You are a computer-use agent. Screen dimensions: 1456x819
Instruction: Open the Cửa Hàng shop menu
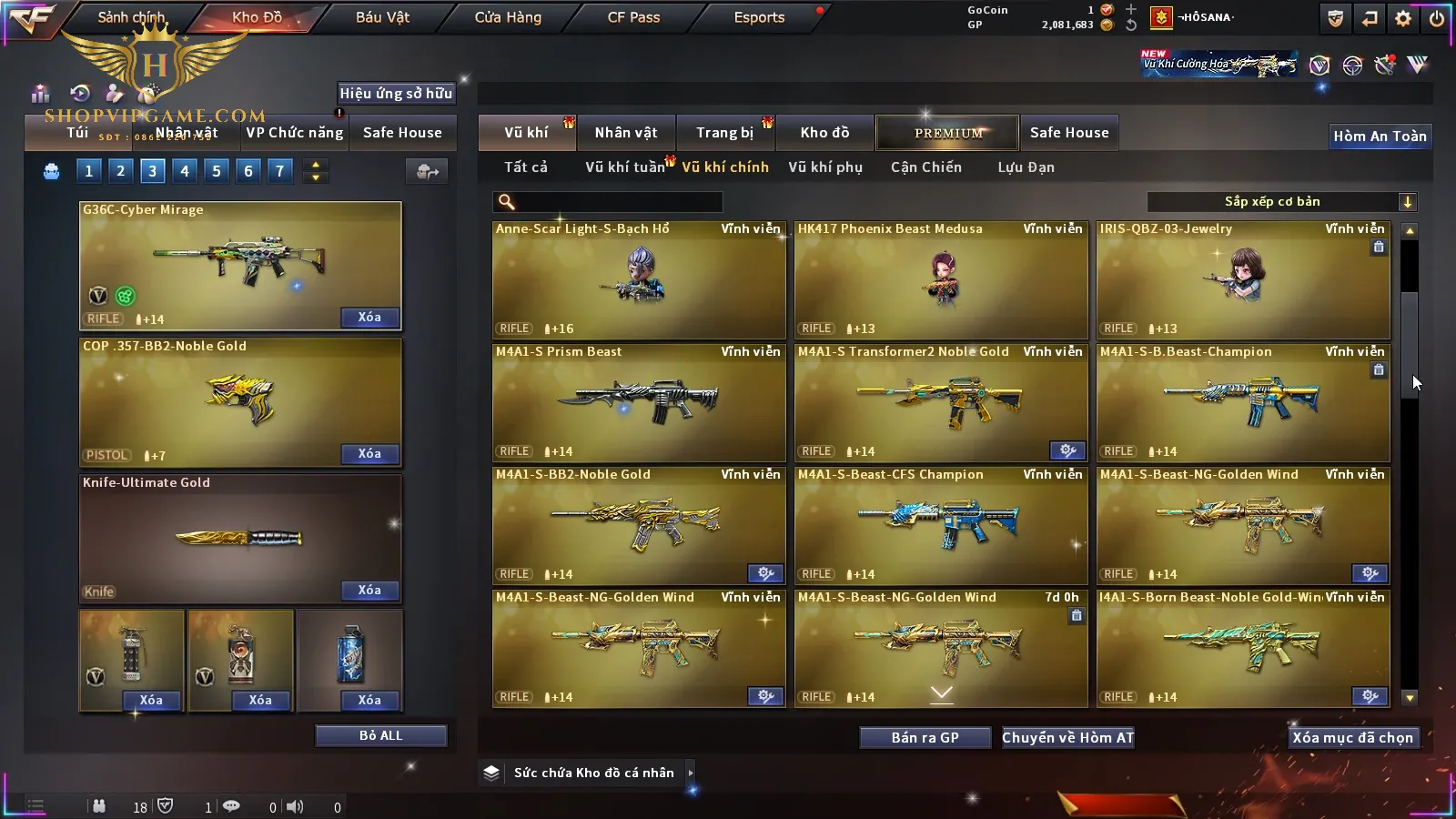tap(508, 17)
